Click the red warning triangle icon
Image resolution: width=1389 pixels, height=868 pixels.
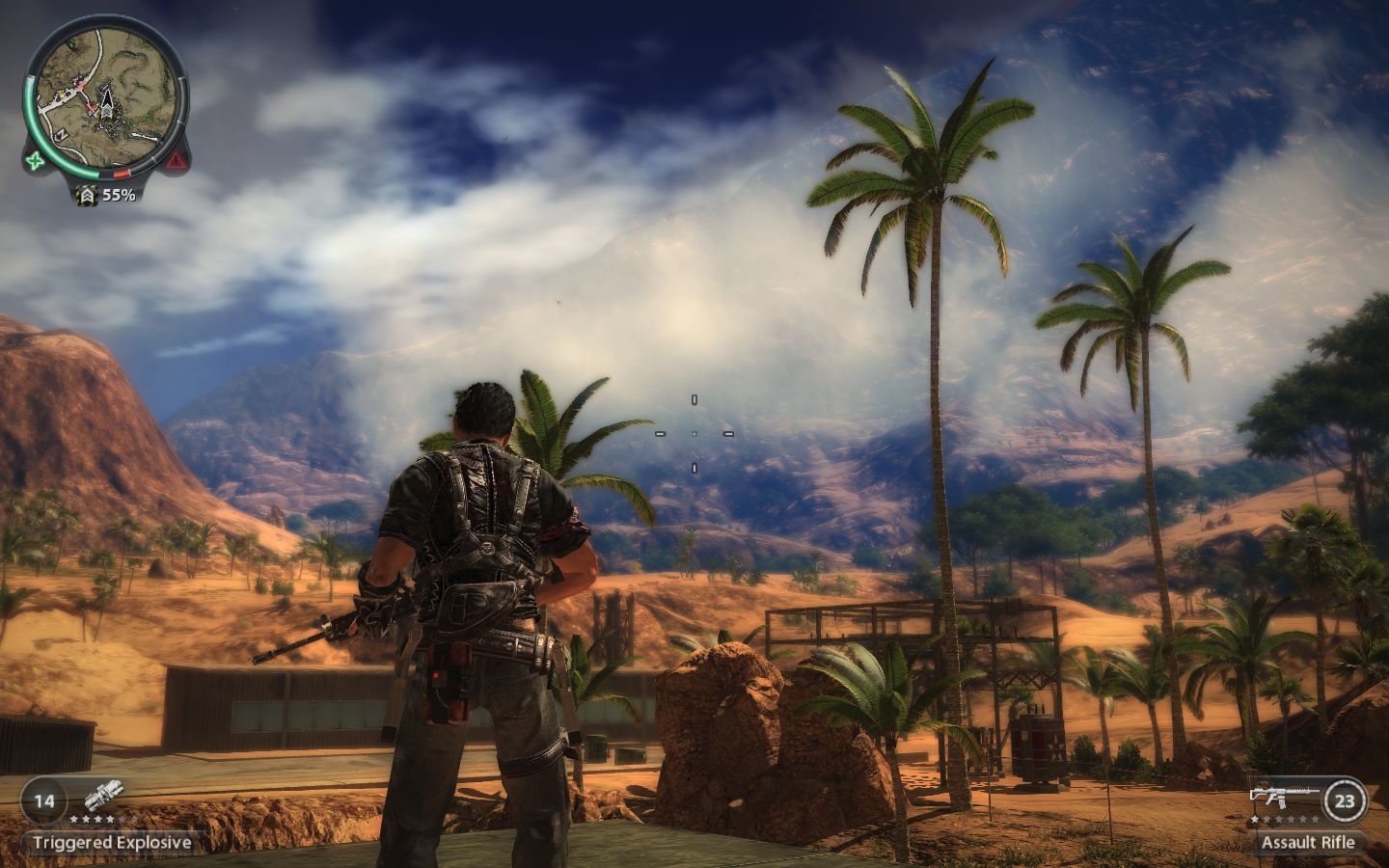(x=177, y=160)
